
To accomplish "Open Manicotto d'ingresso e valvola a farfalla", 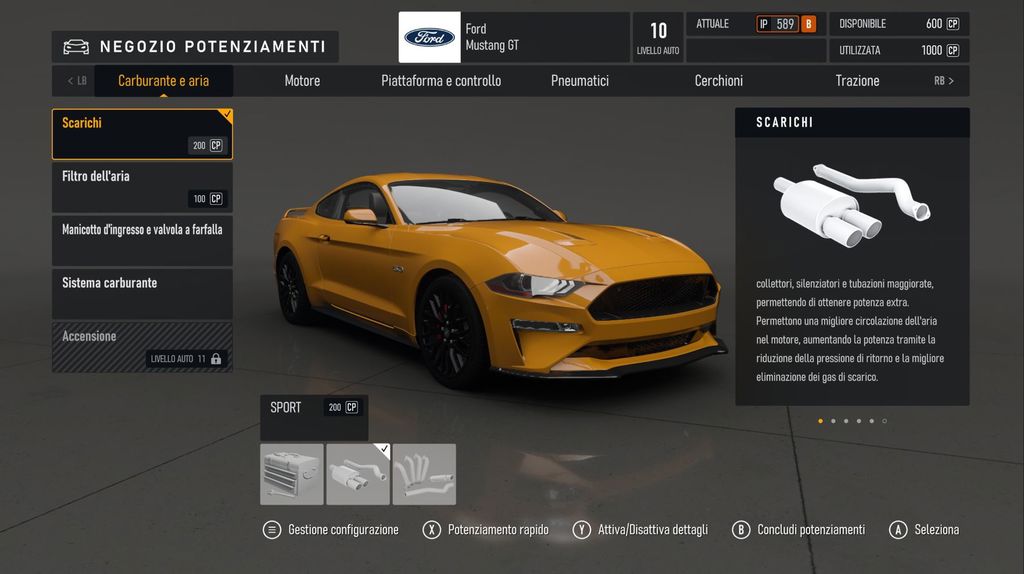I will 142,240.
